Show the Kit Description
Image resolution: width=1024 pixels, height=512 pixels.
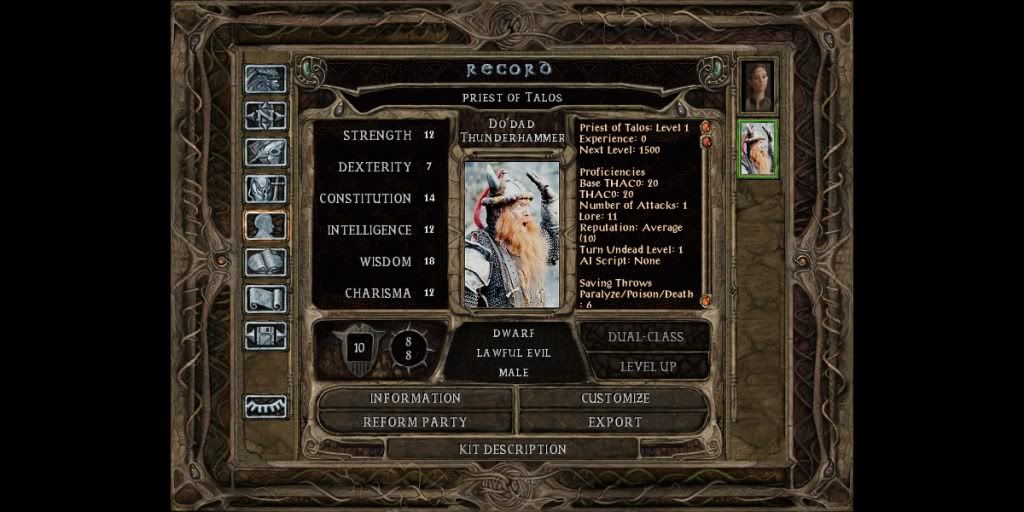tap(512, 449)
